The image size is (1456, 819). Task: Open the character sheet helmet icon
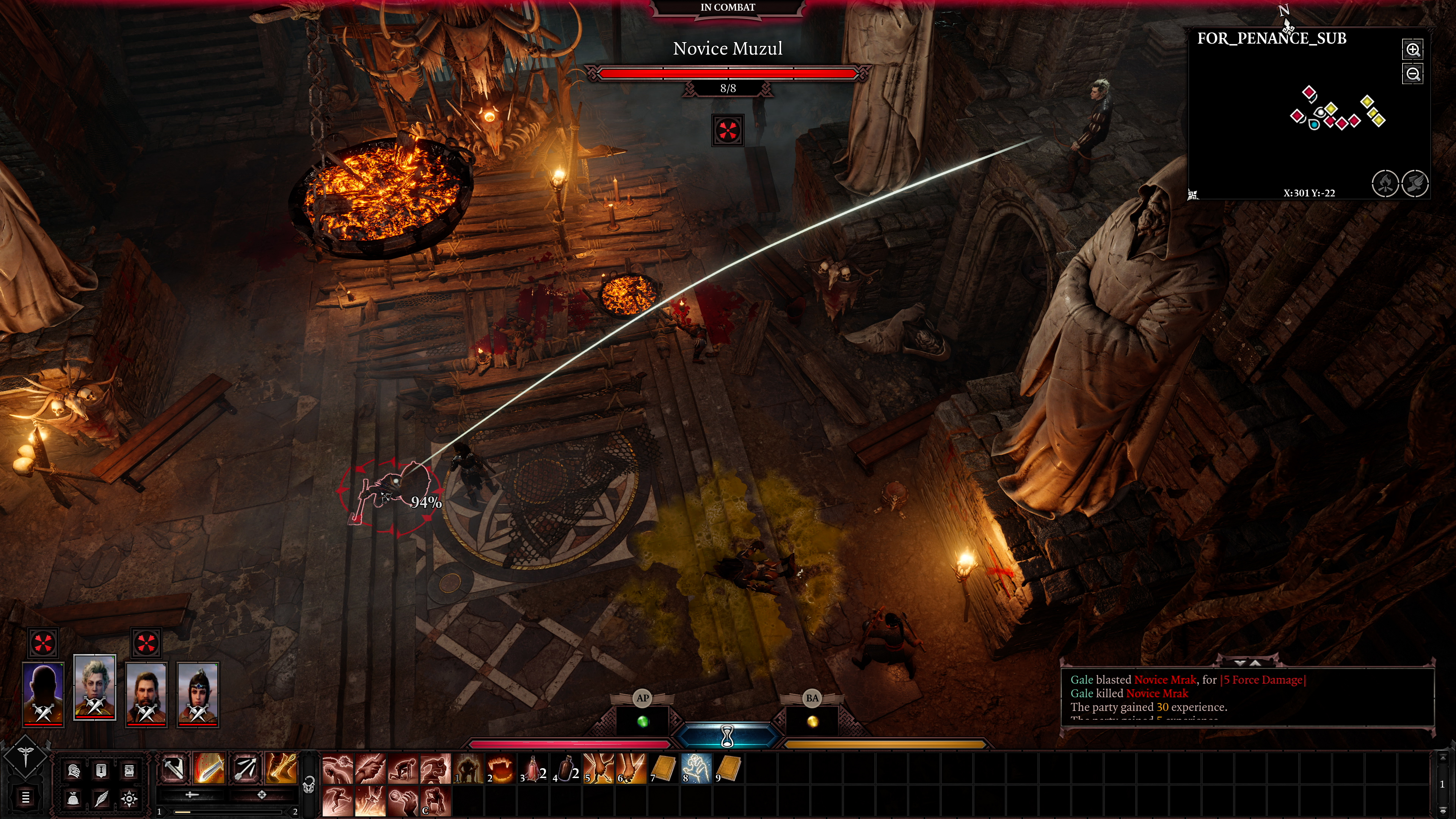pos(75,771)
